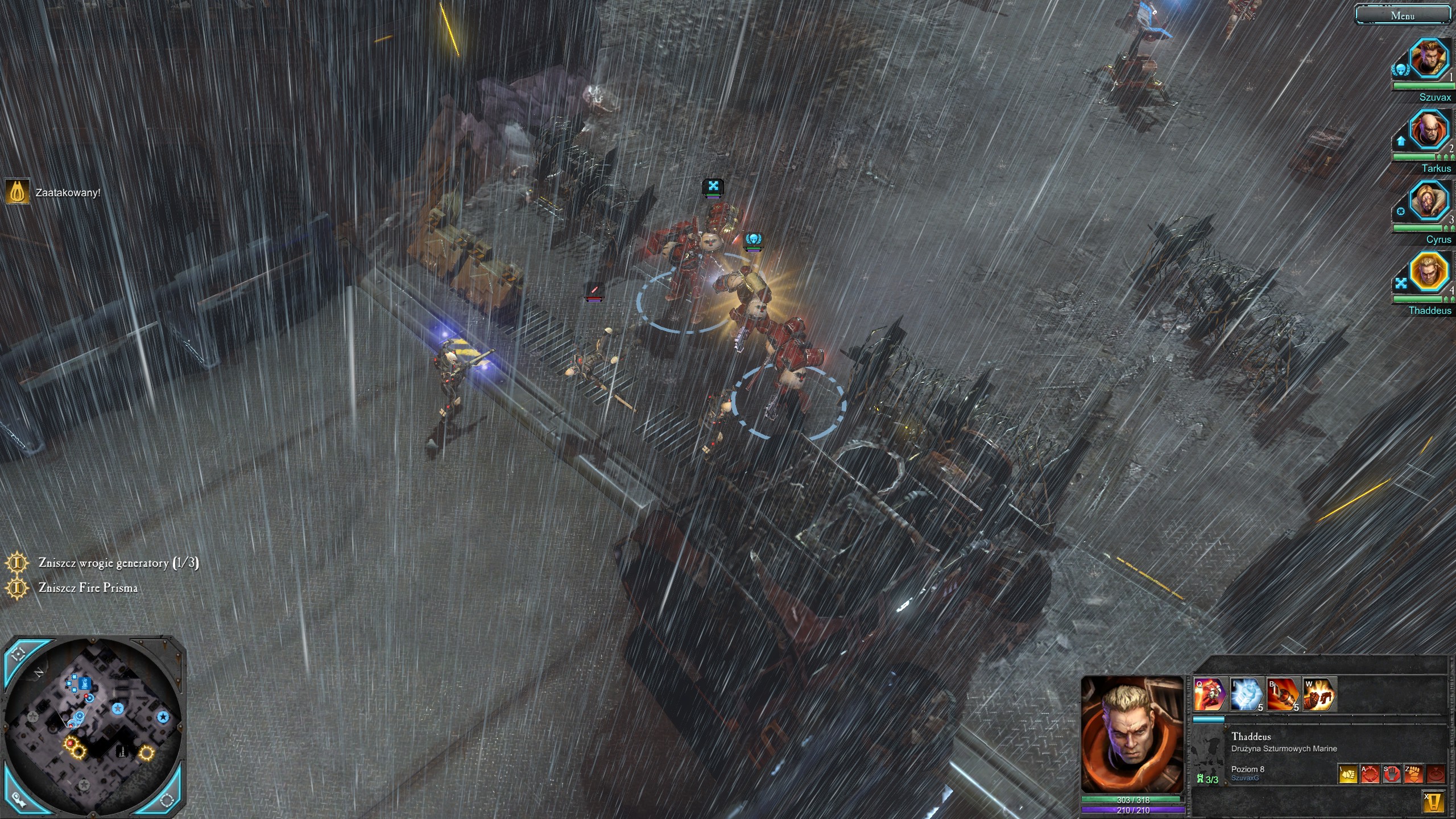Screen dimensions: 1456x819
Task: Click the minimap's top-left target reticle button
Action: tap(19, 654)
